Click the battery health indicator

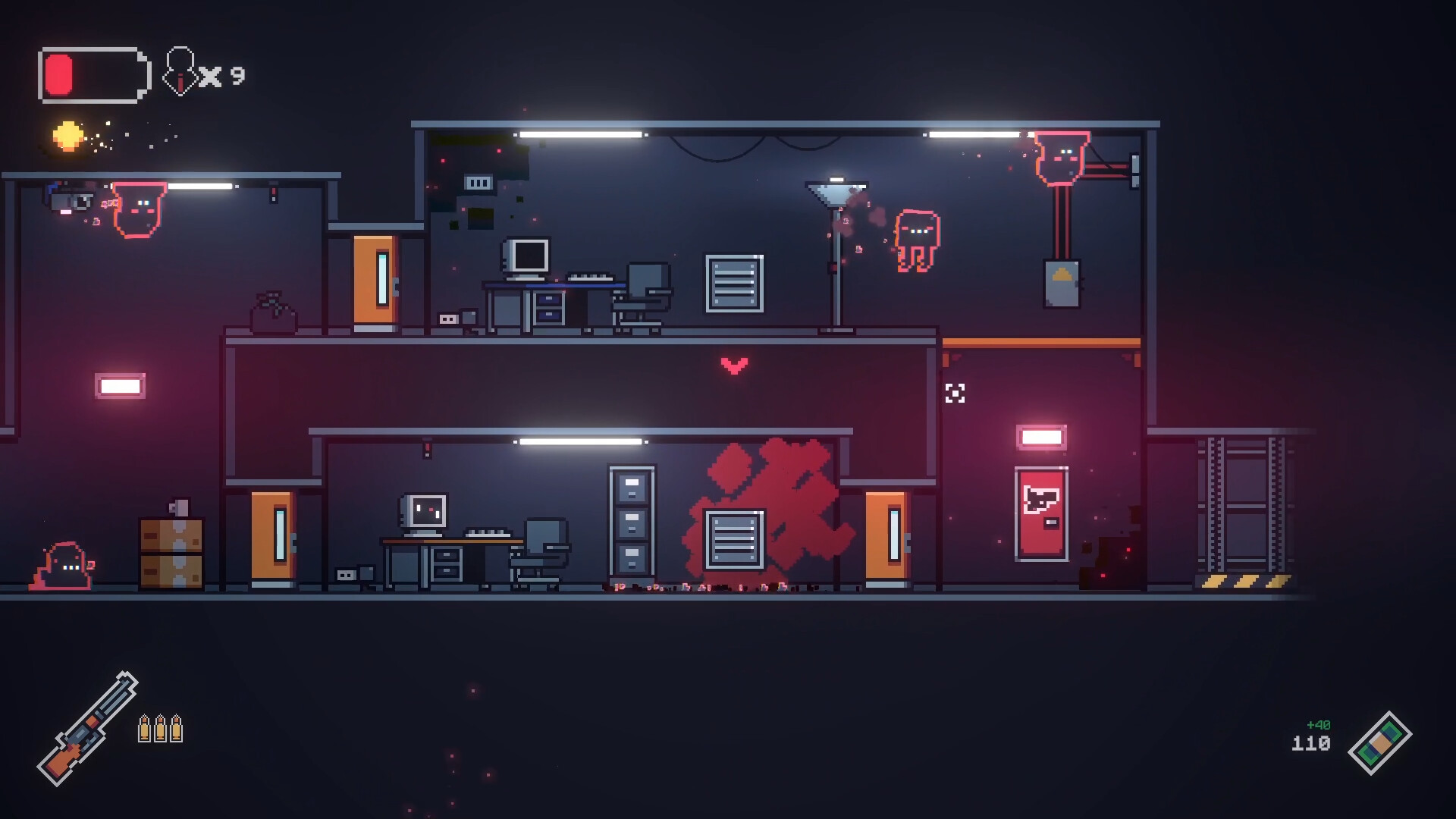pyautogui.click(x=93, y=74)
